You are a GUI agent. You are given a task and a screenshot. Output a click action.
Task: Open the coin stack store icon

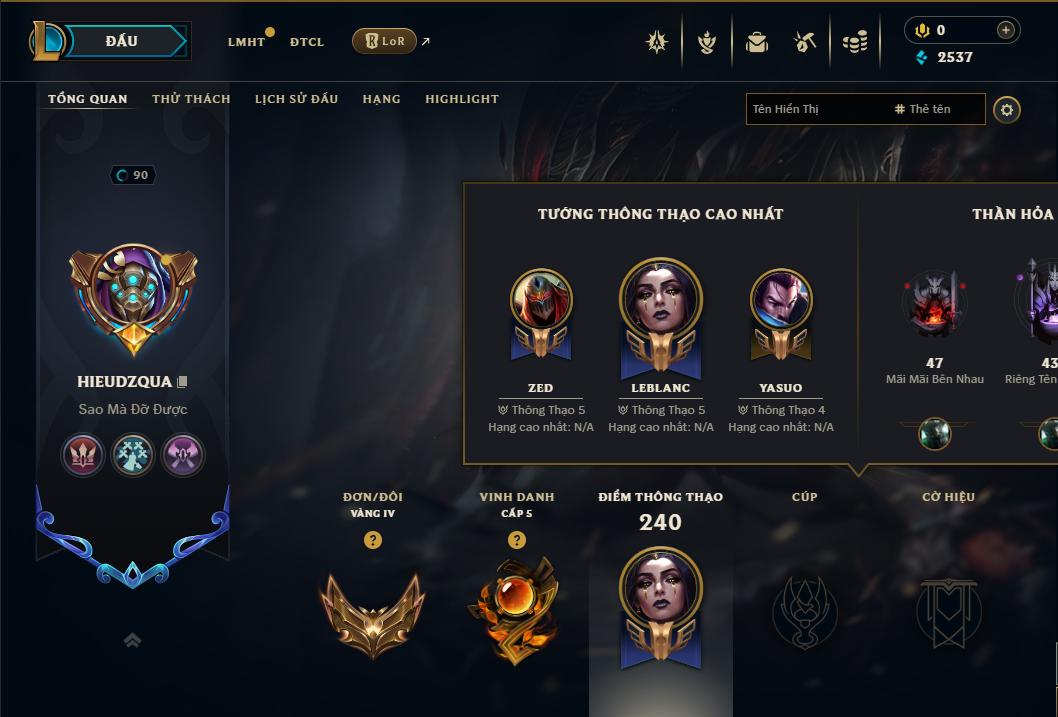point(855,42)
